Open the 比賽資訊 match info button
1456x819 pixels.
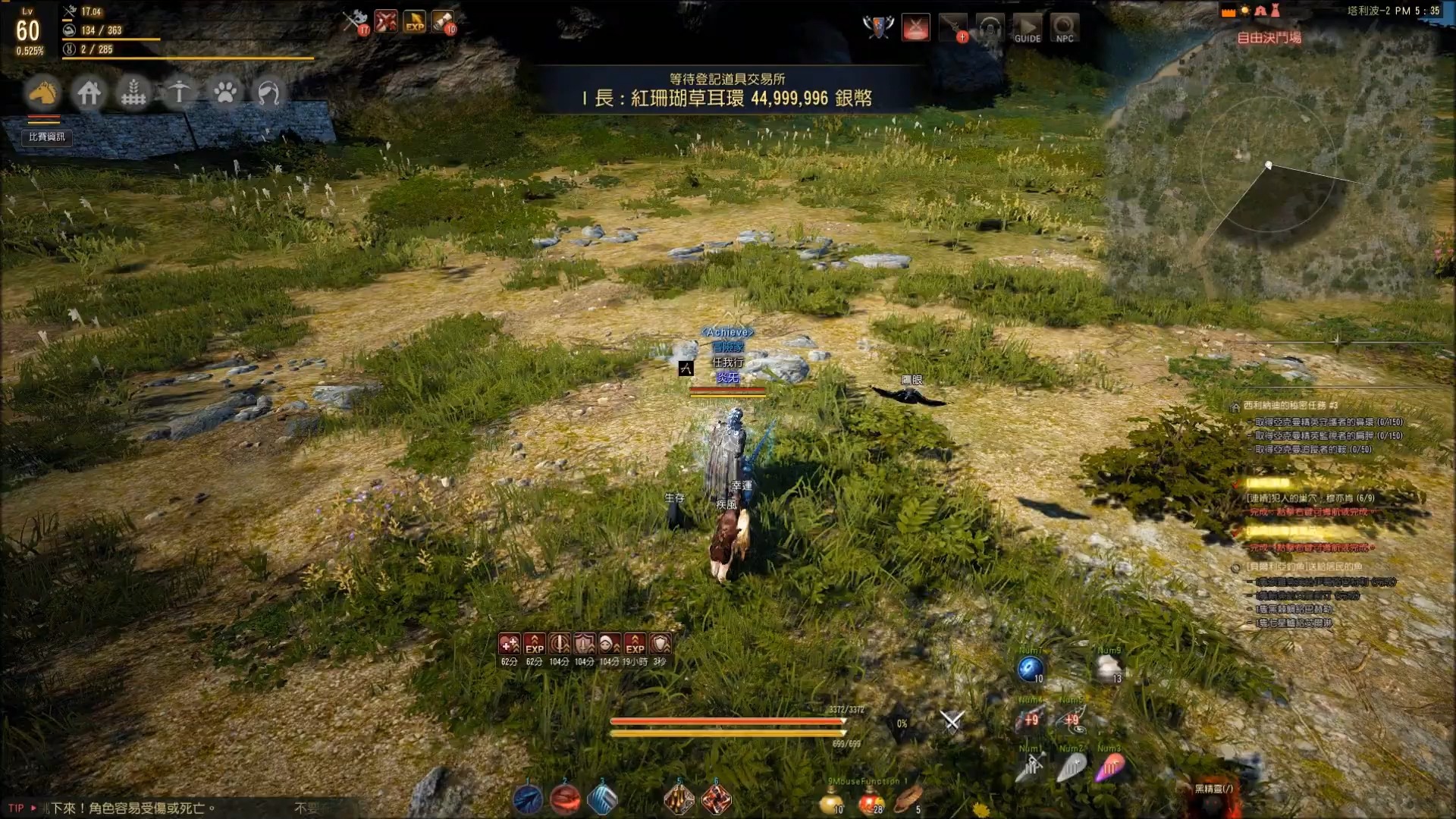tap(47, 136)
